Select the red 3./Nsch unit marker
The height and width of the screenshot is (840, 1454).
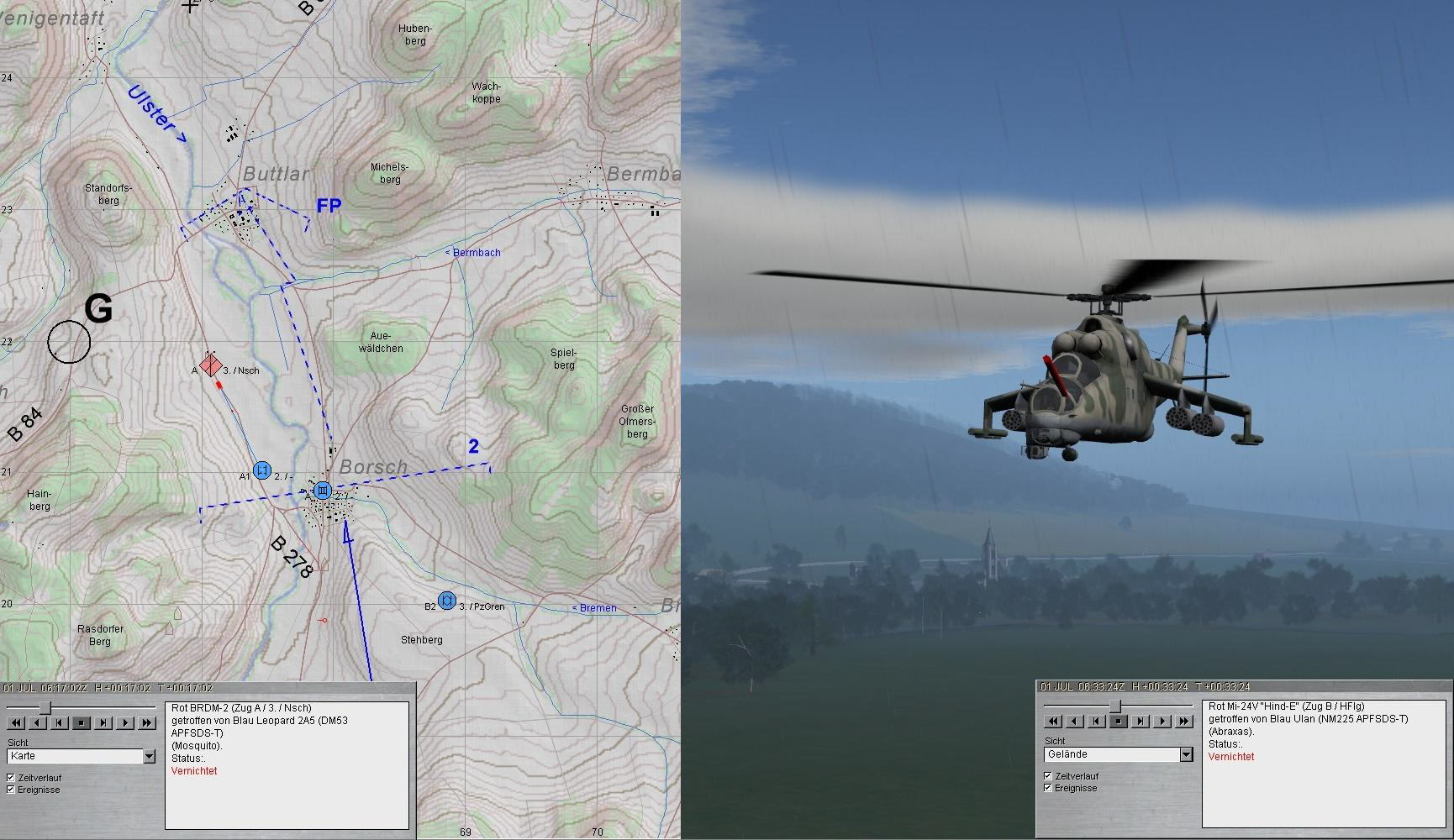coord(211,366)
